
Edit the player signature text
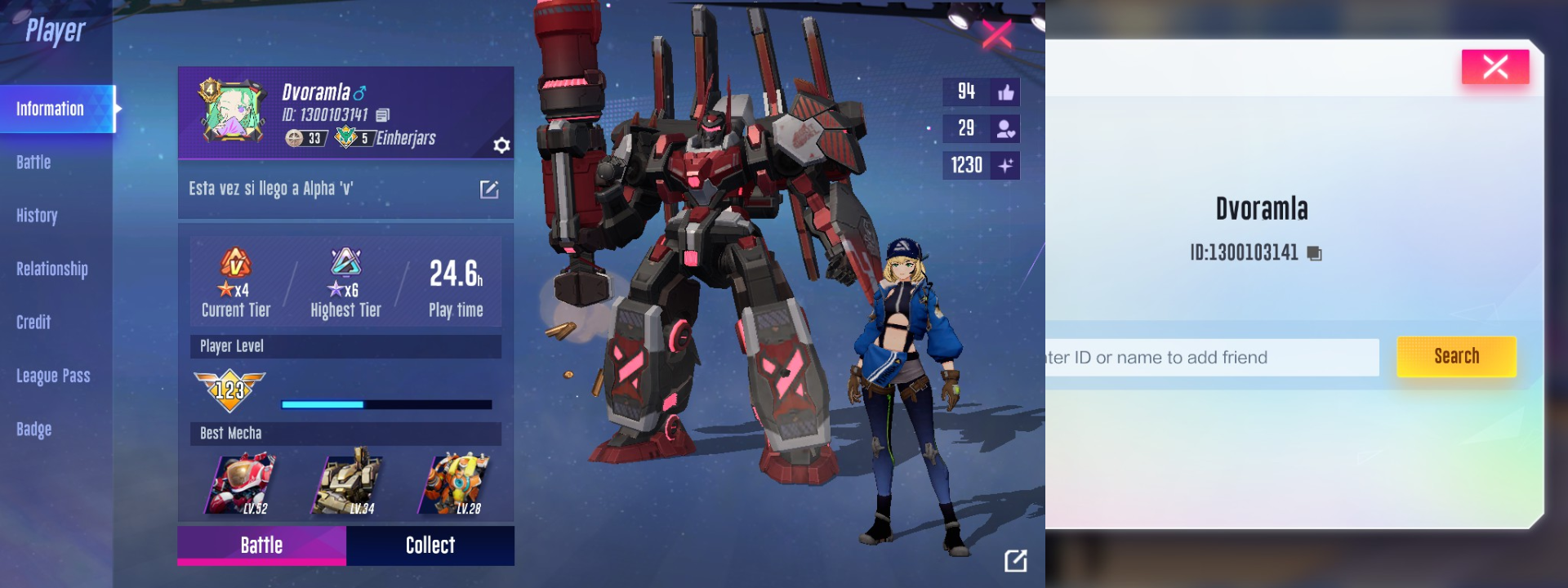tap(488, 189)
